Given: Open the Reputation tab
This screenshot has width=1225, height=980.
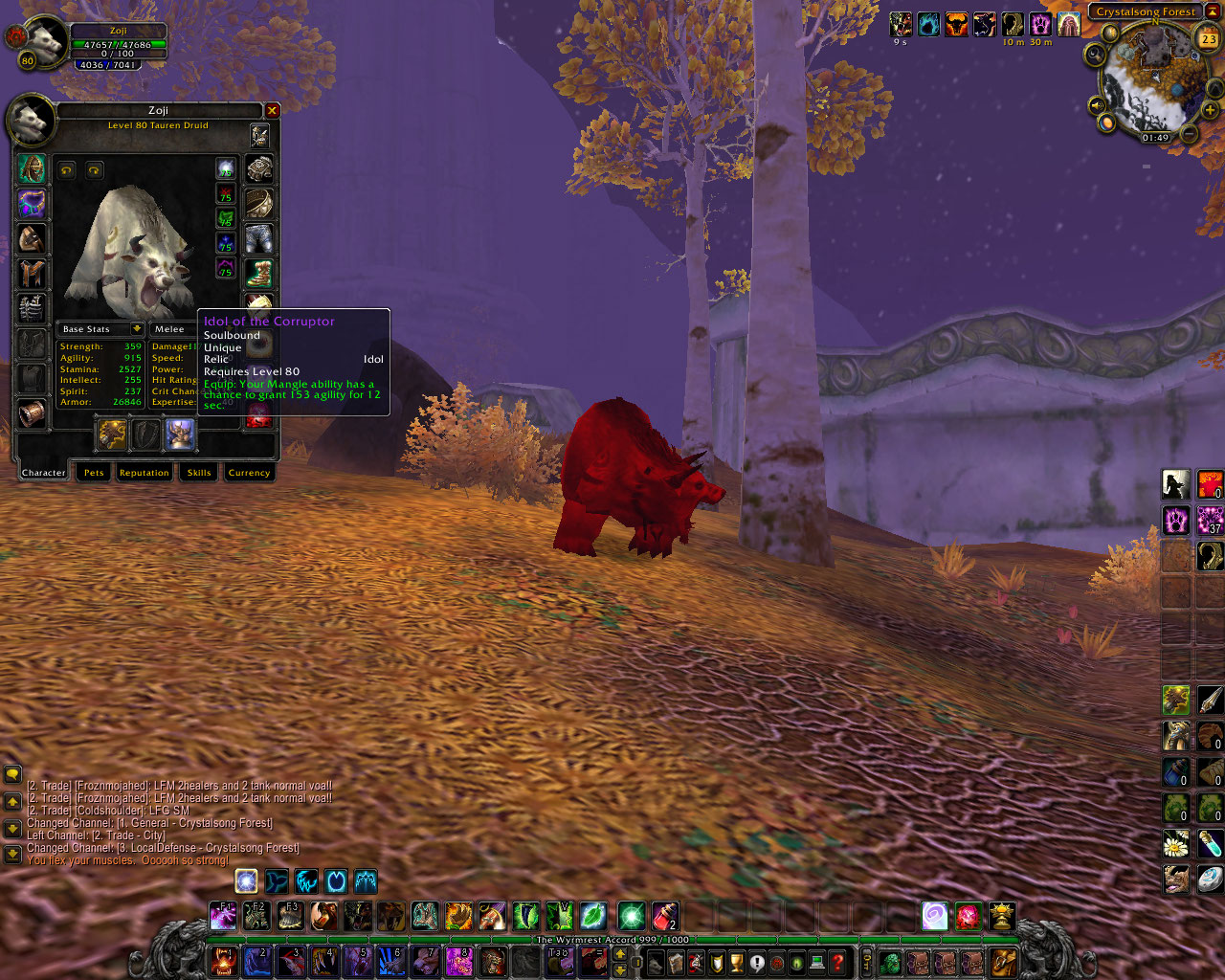Looking at the screenshot, I should tap(144, 473).
